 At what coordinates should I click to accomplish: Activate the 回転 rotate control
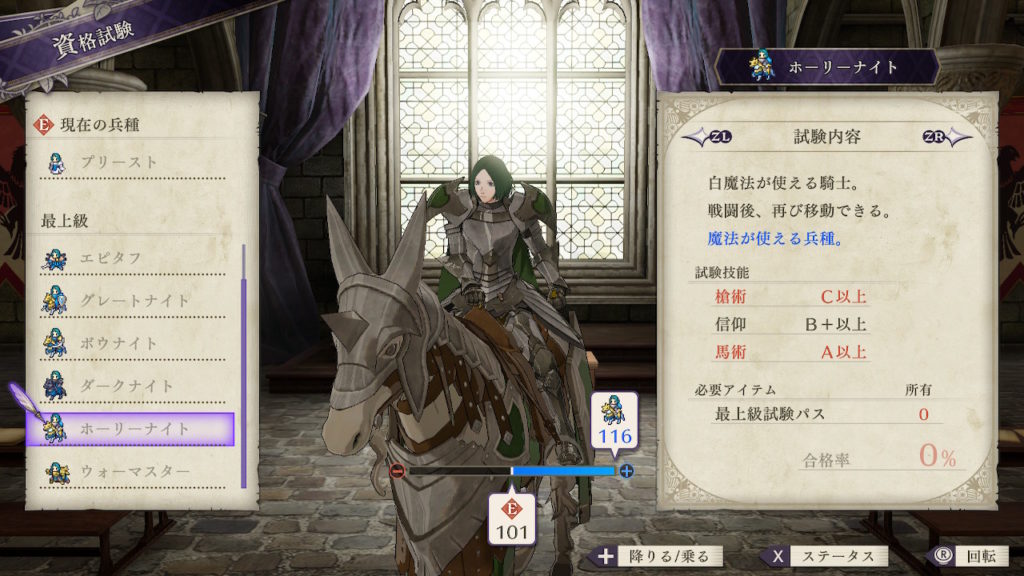pos(960,556)
